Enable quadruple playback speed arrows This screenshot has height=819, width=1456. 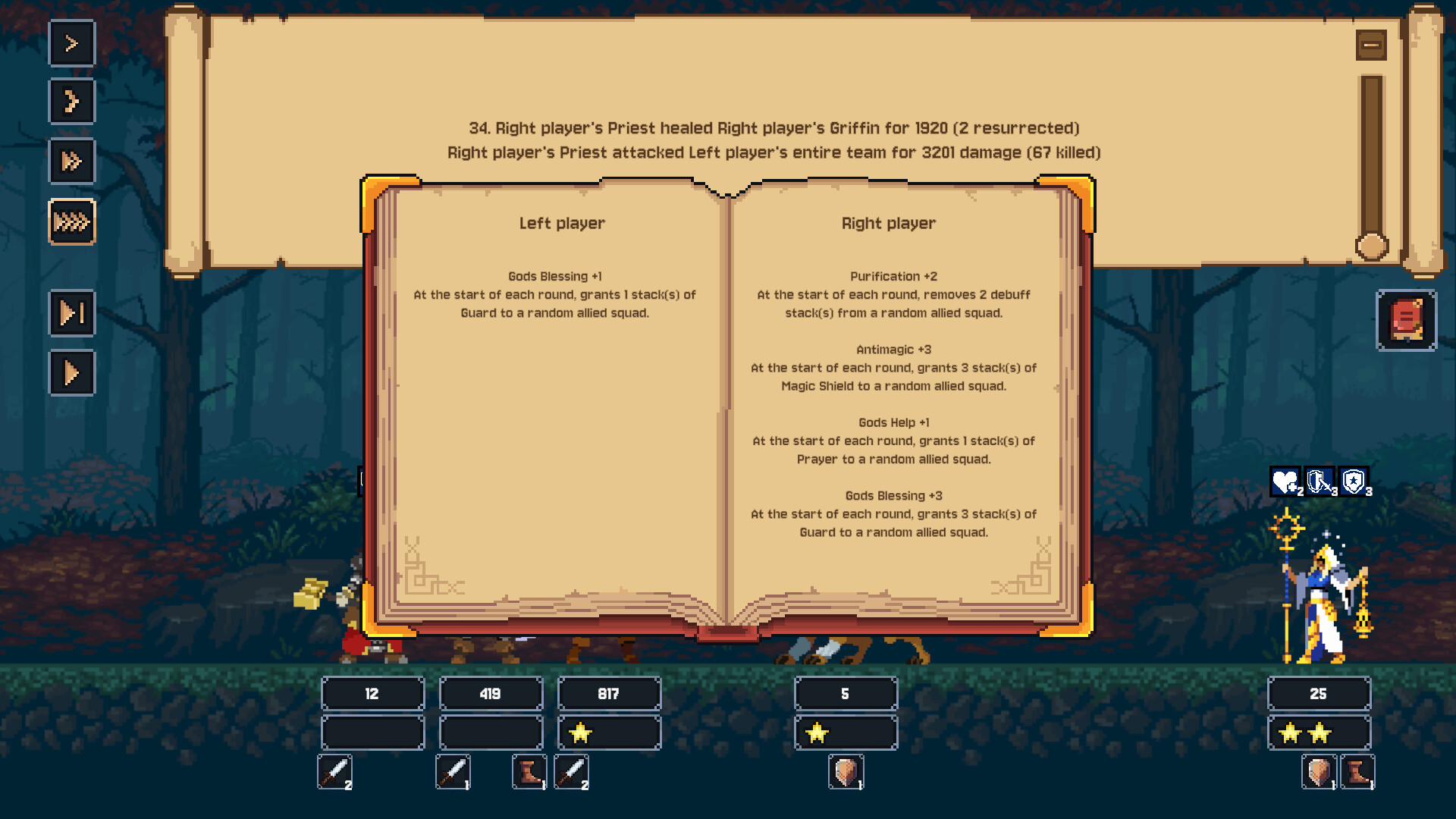71,222
